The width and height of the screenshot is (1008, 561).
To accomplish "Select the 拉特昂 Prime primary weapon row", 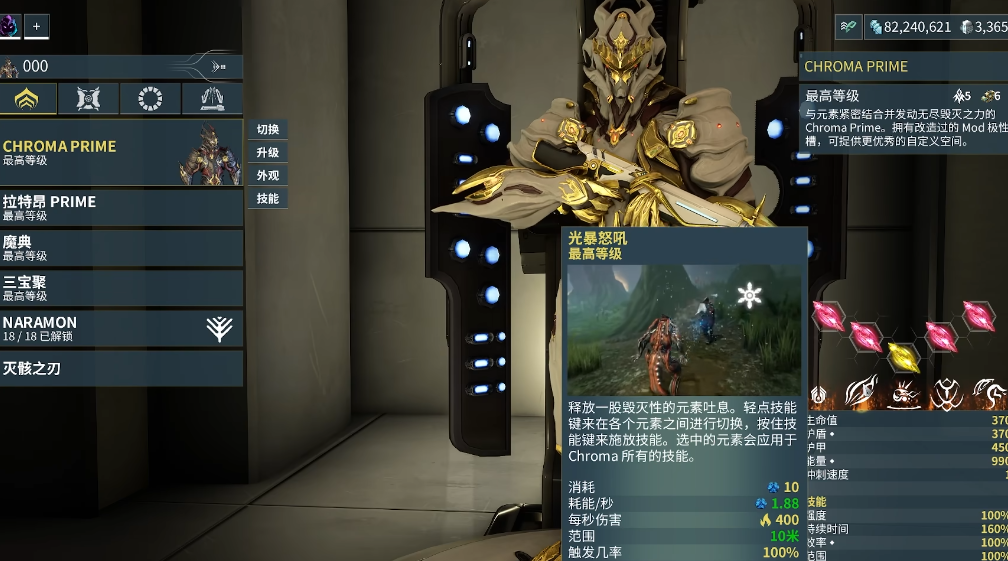I will [x=121, y=207].
